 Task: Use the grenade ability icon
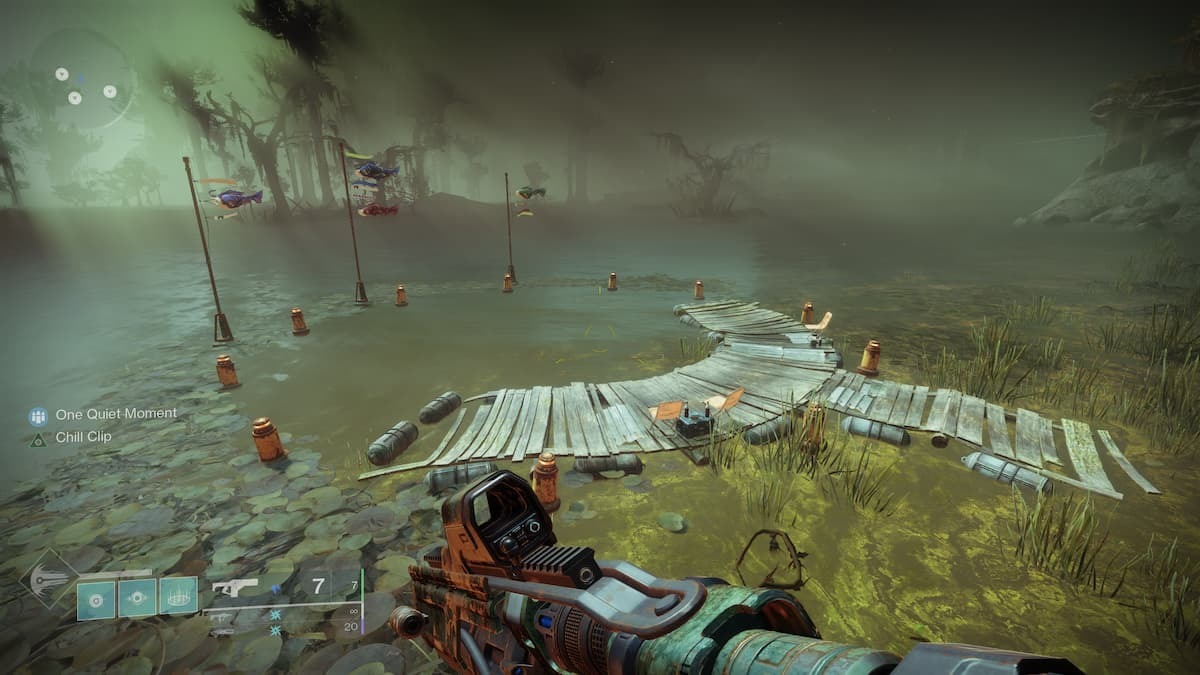[x=97, y=598]
